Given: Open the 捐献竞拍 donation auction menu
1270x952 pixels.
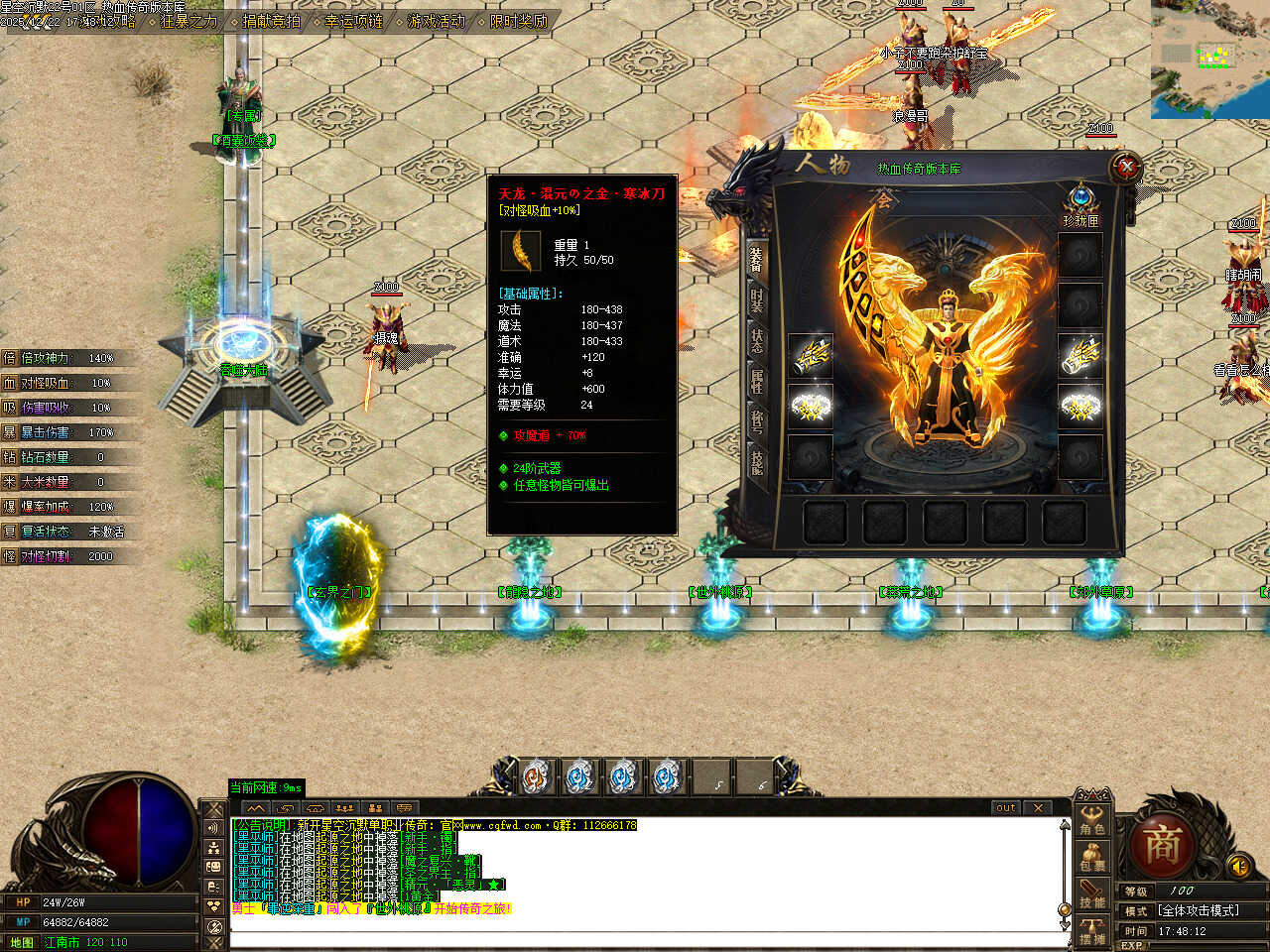Looking at the screenshot, I should [x=271, y=21].
